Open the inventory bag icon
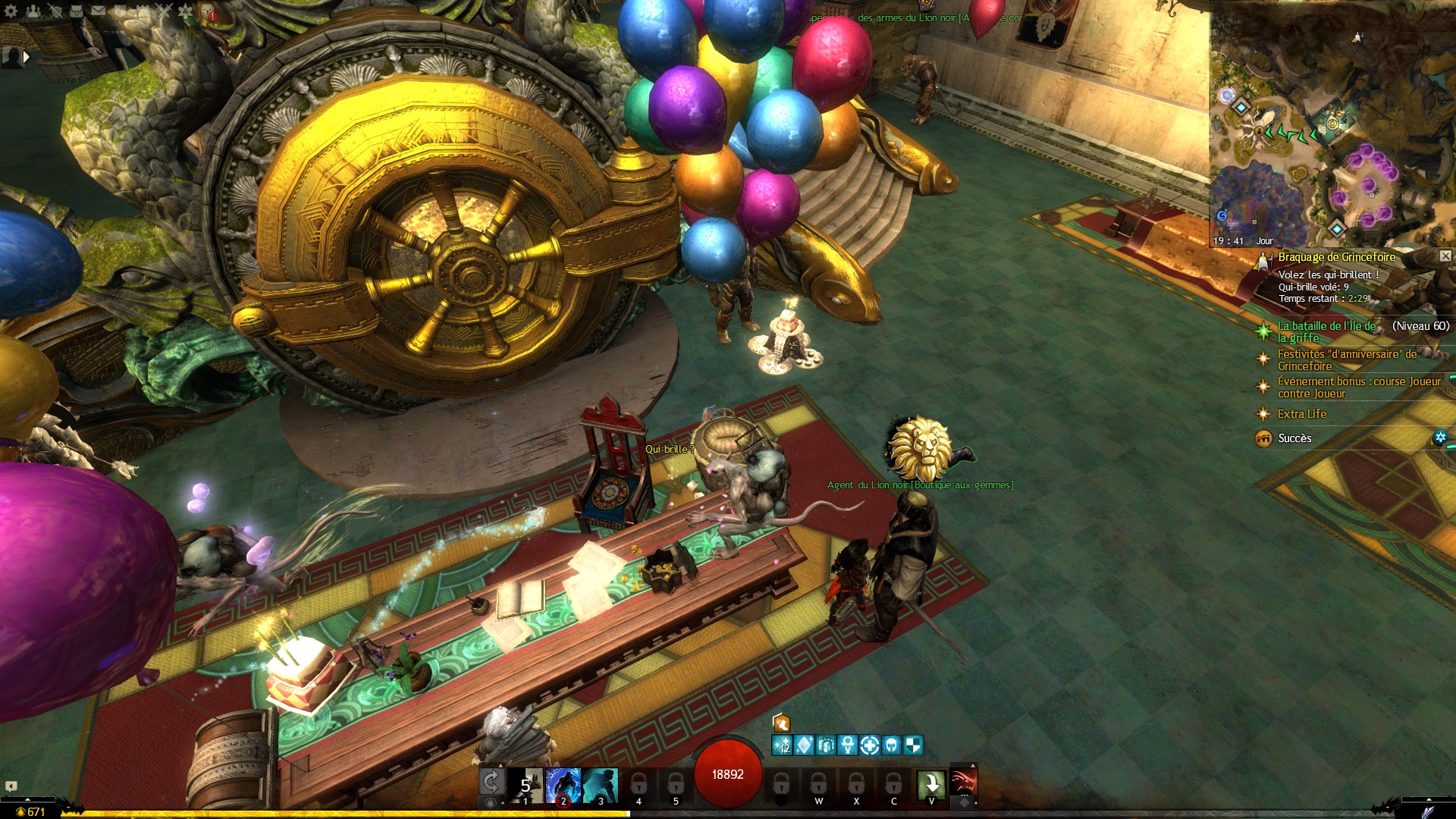Screen dimensions: 1456x819 (x=77, y=11)
